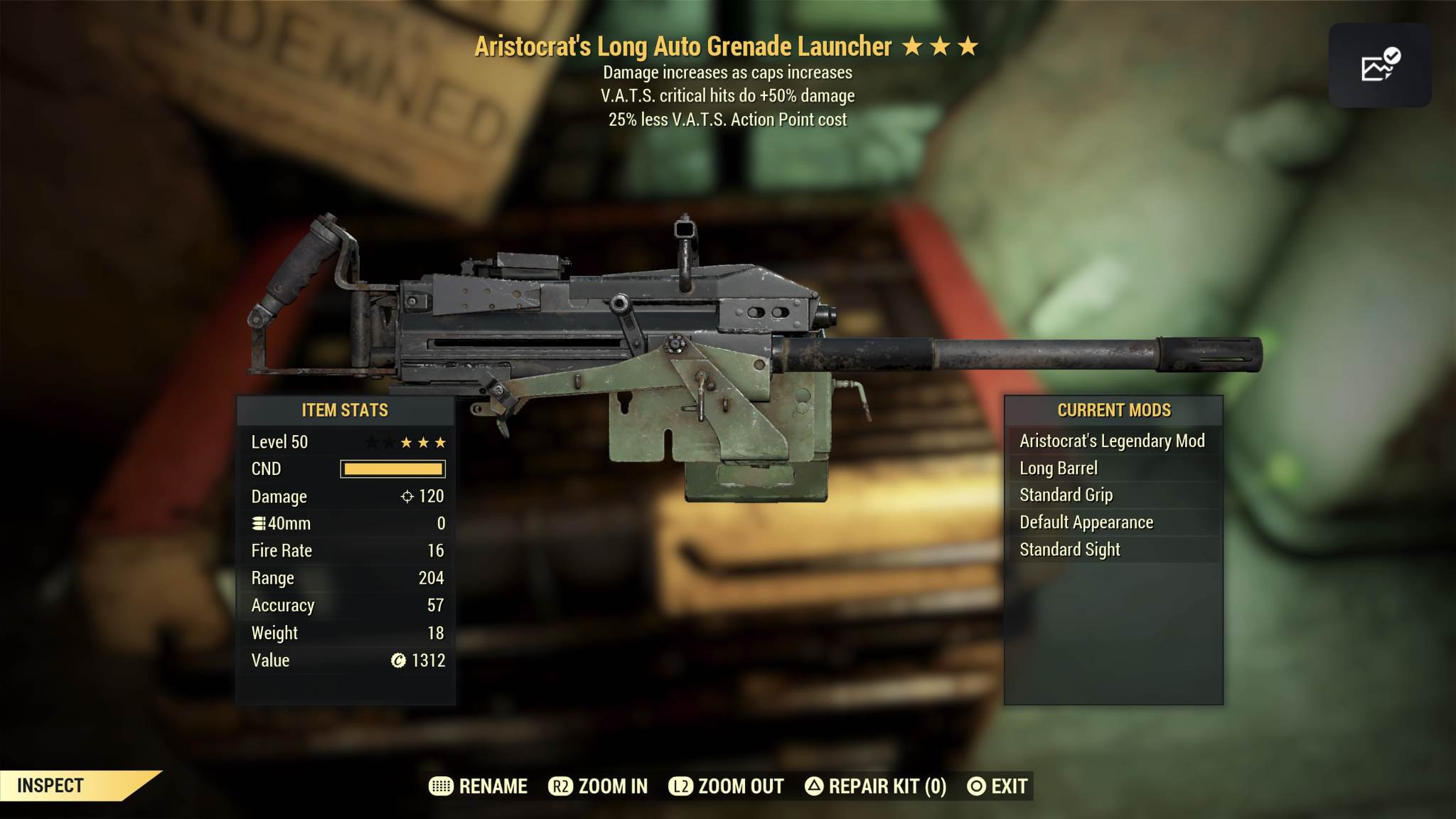Zoom in on the weapon model
The width and height of the screenshot is (1456, 819).
point(598,786)
